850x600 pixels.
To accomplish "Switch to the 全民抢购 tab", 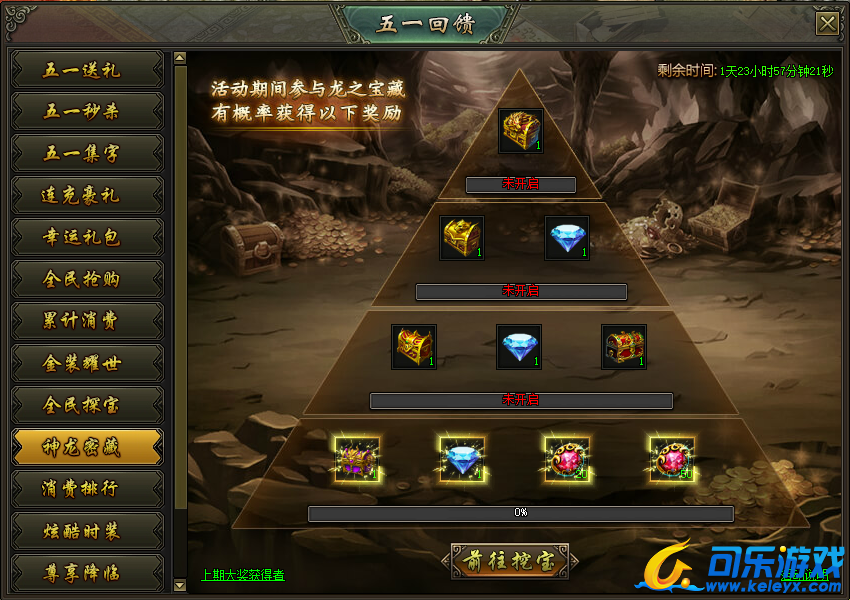I will 87,279.
